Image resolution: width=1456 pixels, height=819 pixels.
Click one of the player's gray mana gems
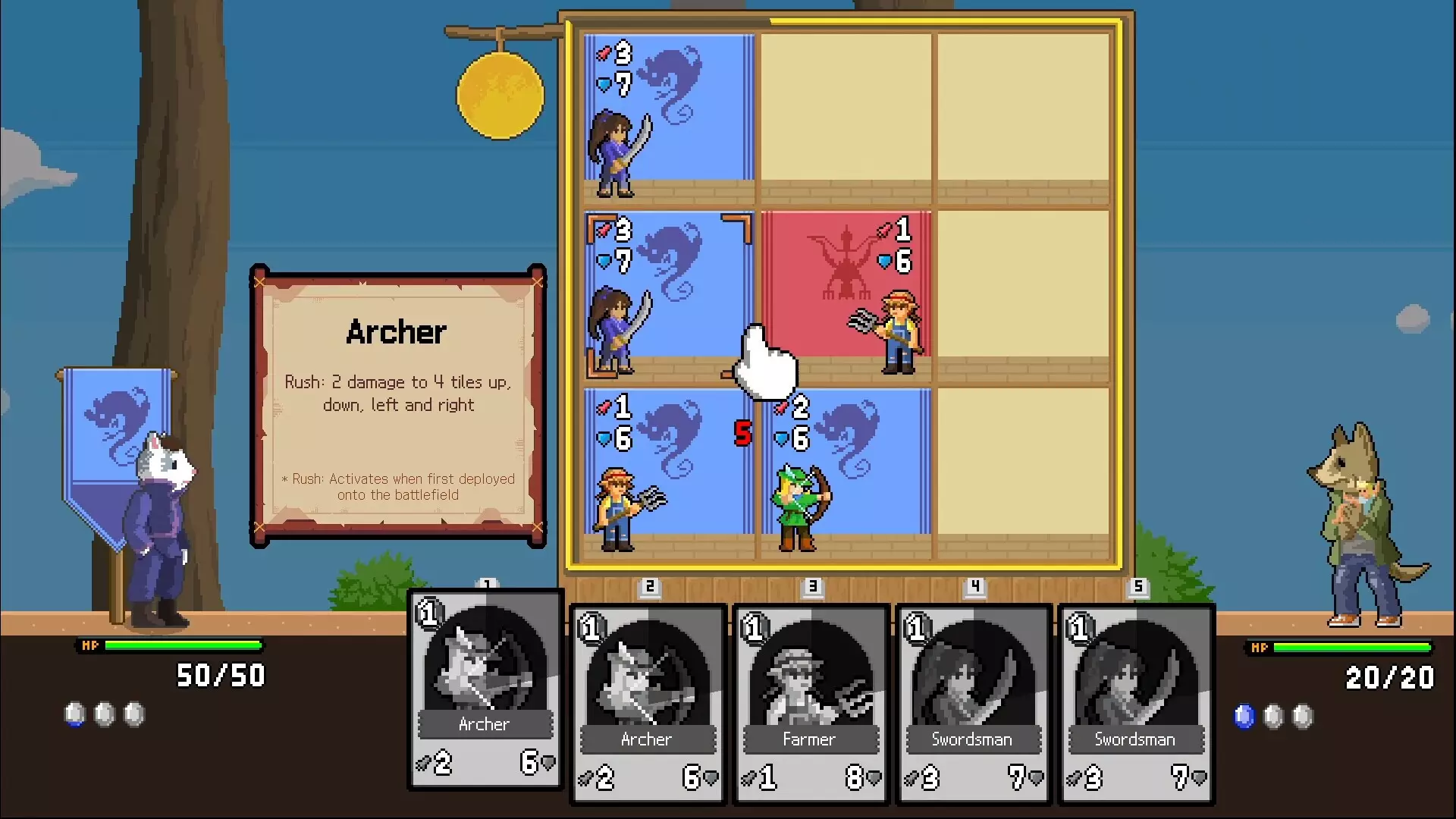(104, 713)
